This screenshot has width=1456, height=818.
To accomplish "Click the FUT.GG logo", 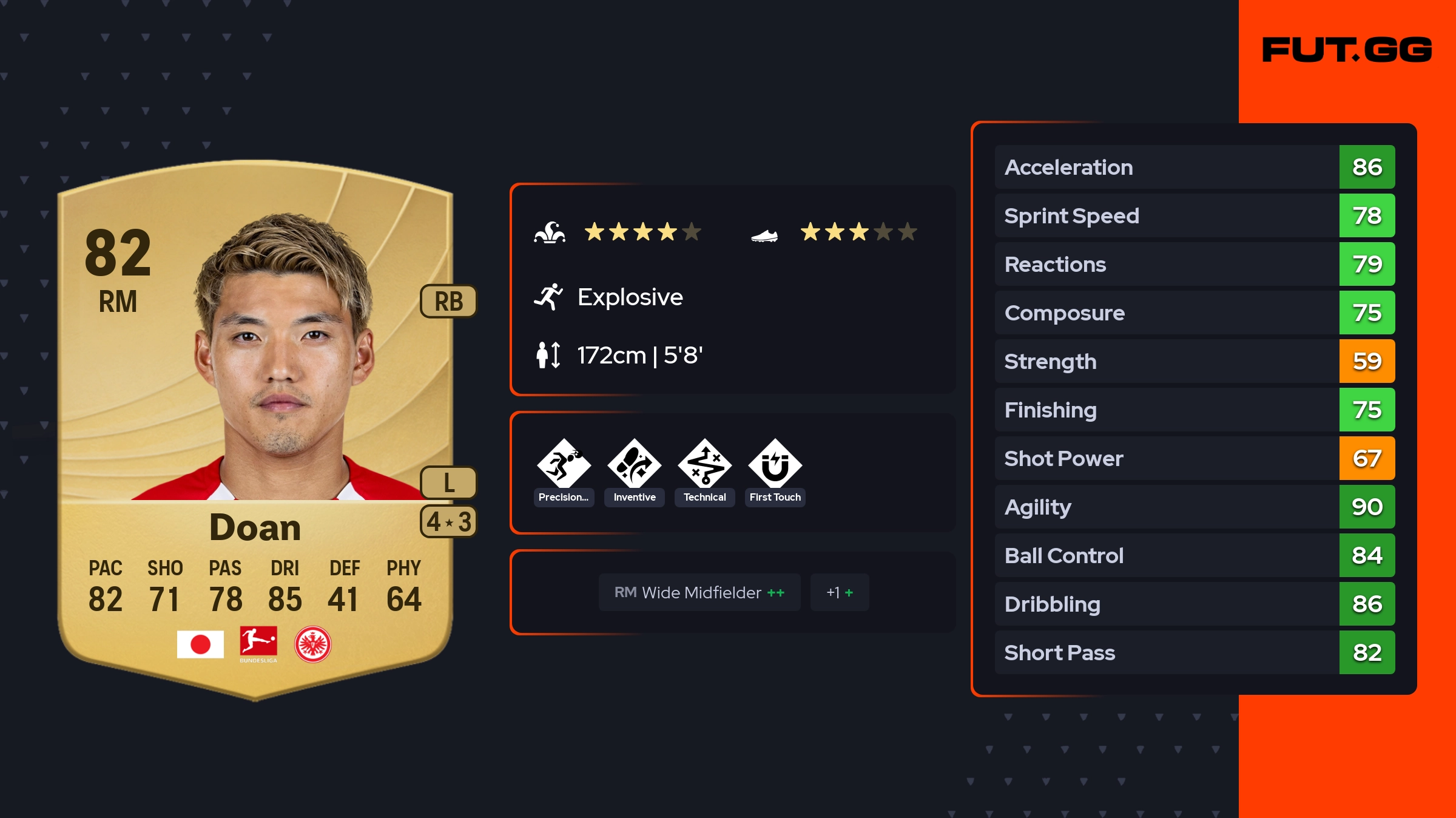I will coord(1347,50).
